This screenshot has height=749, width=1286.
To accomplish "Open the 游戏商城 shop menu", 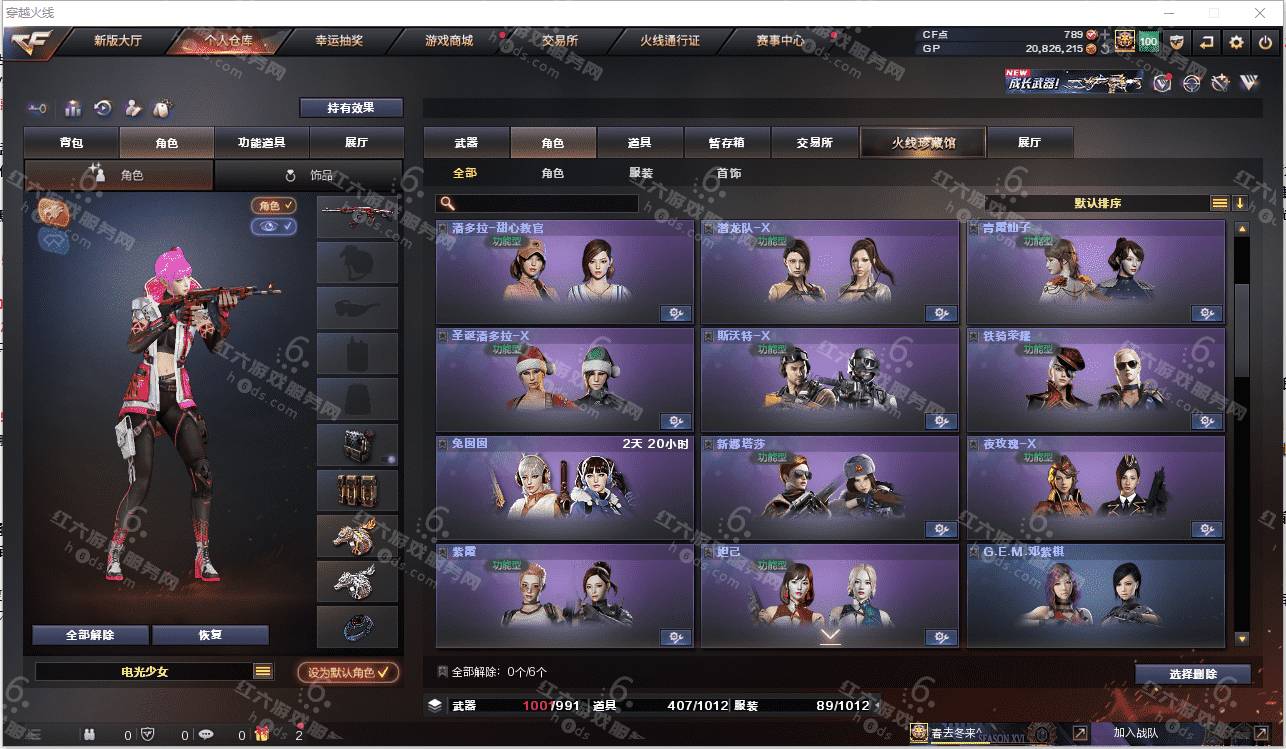I will 449,41.
